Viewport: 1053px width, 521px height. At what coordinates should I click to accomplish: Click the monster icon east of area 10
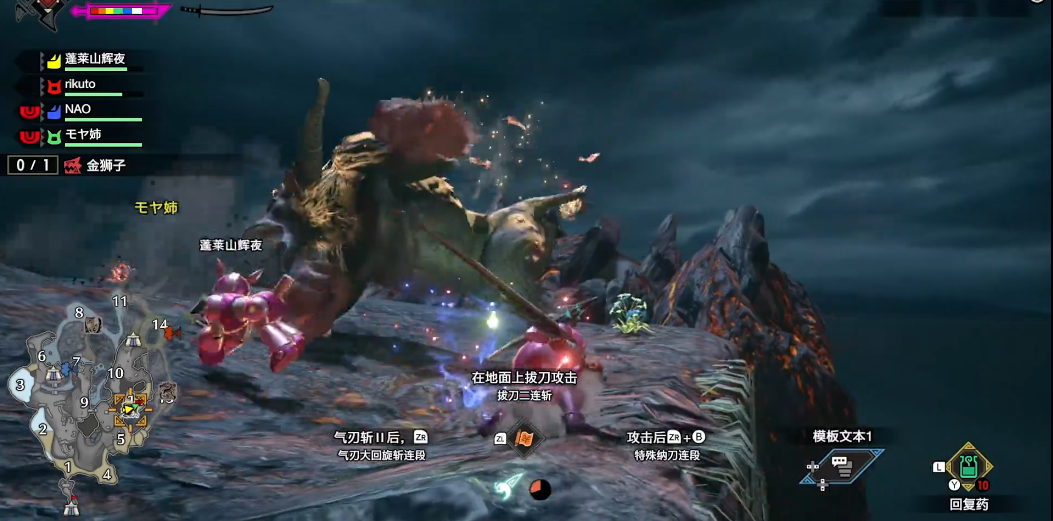point(167,389)
